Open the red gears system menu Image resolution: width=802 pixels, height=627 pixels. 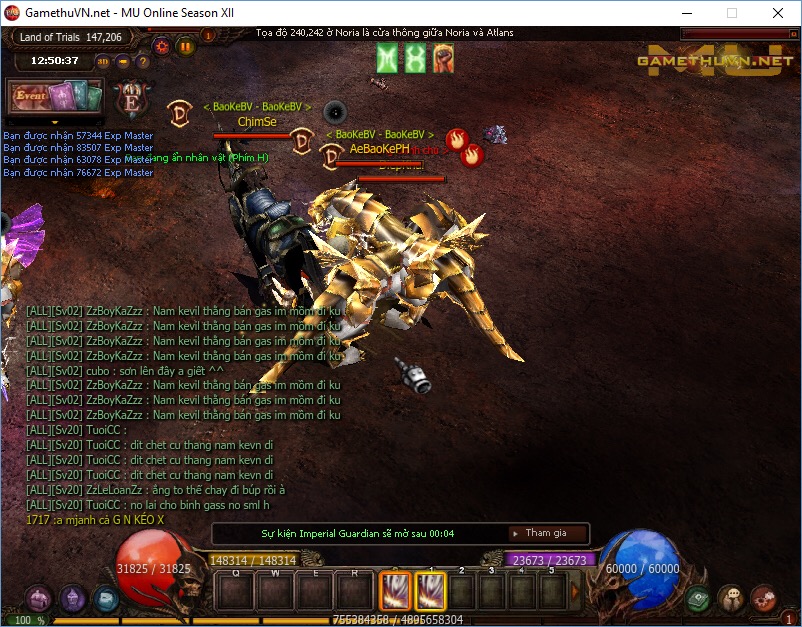763,598
